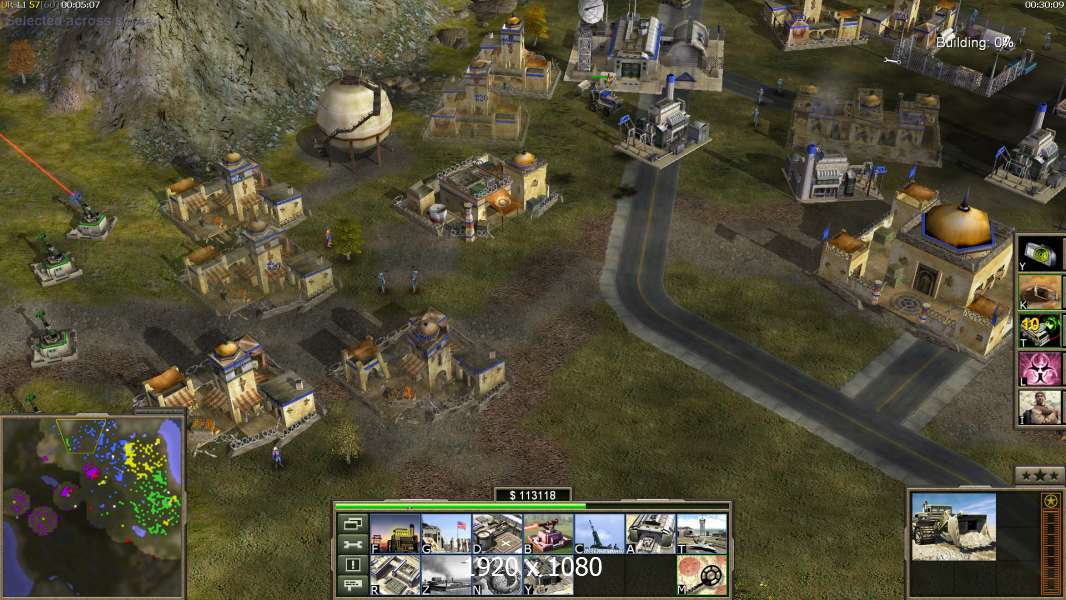Select the pink laser turret defense (B)
This screenshot has height=600, width=1066.
click(548, 533)
